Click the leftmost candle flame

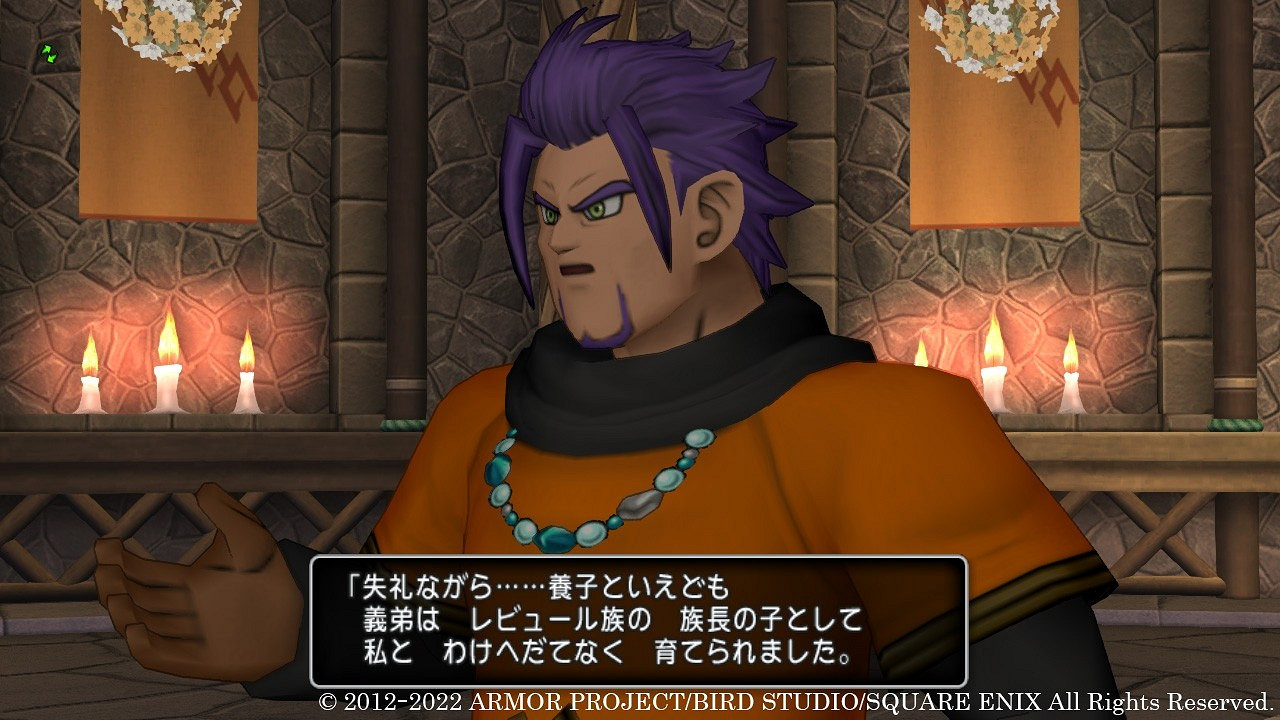tap(88, 355)
